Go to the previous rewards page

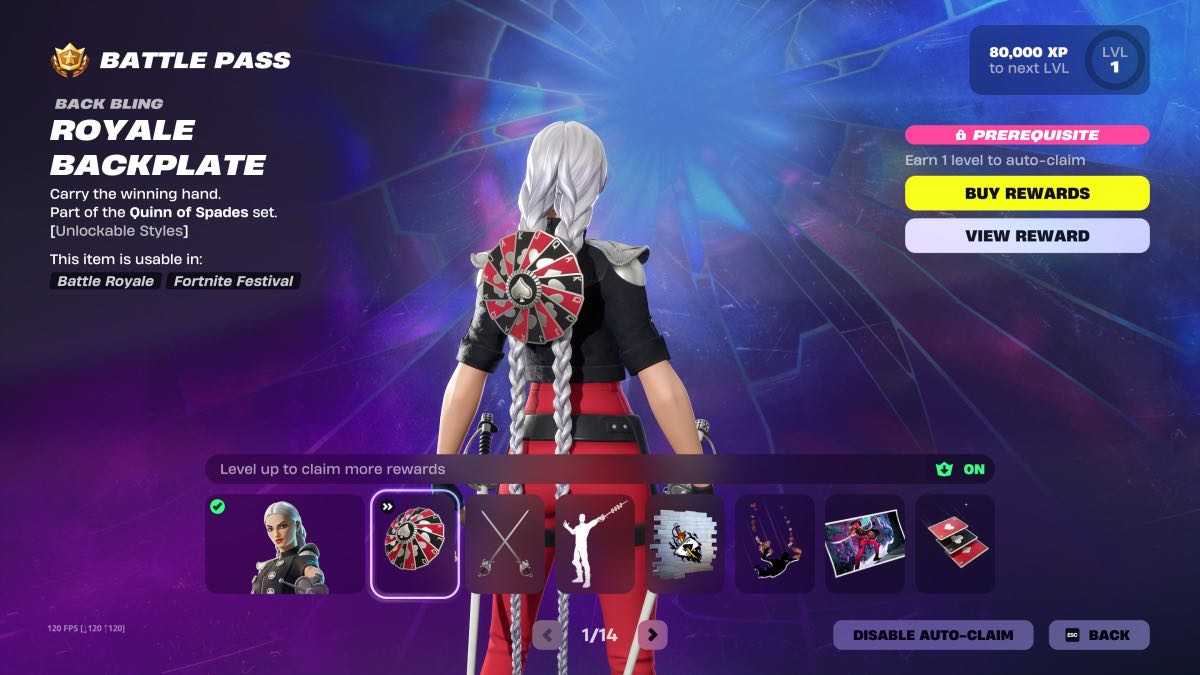pyautogui.click(x=547, y=634)
